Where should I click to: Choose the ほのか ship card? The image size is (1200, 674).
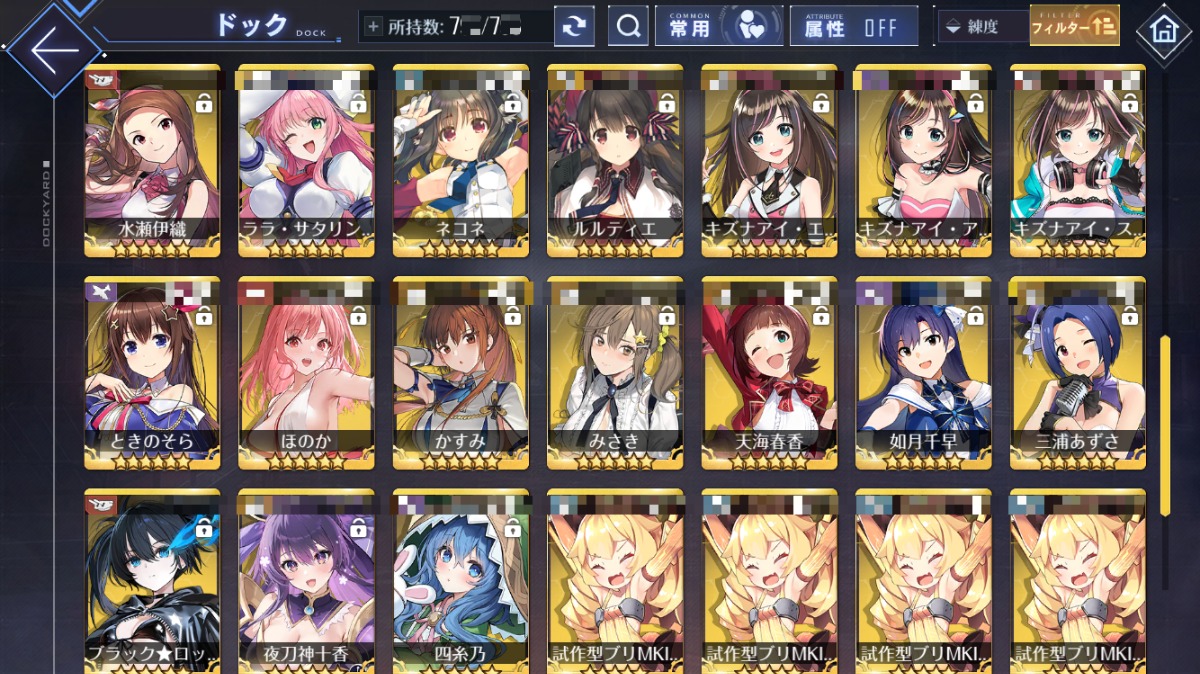(306, 370)
